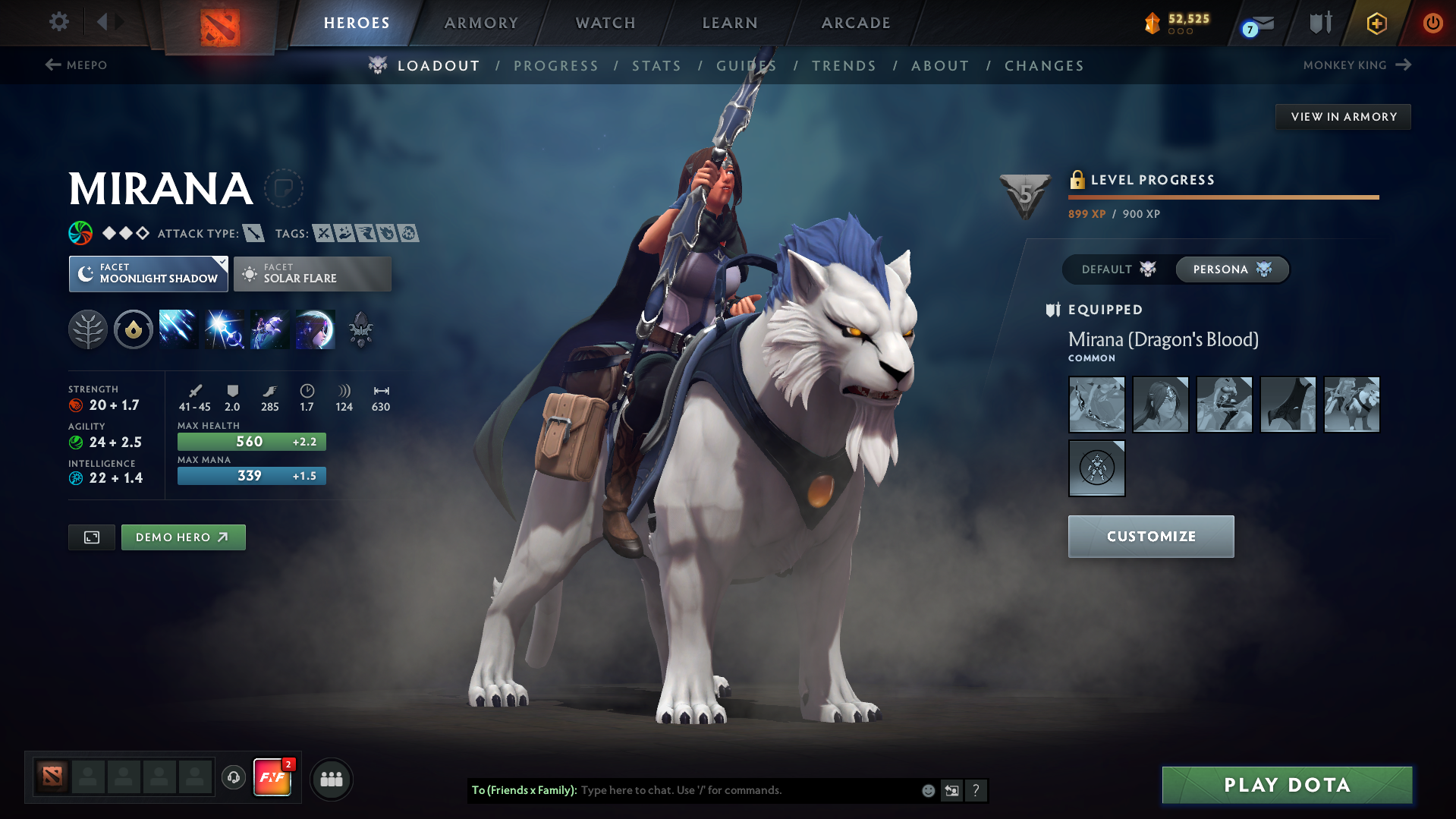The width and height of the screenshot is (1456, 819).
Task: Start matchmaking with Play Dota
Action: pyautogui.click(x=1287, y=785)
